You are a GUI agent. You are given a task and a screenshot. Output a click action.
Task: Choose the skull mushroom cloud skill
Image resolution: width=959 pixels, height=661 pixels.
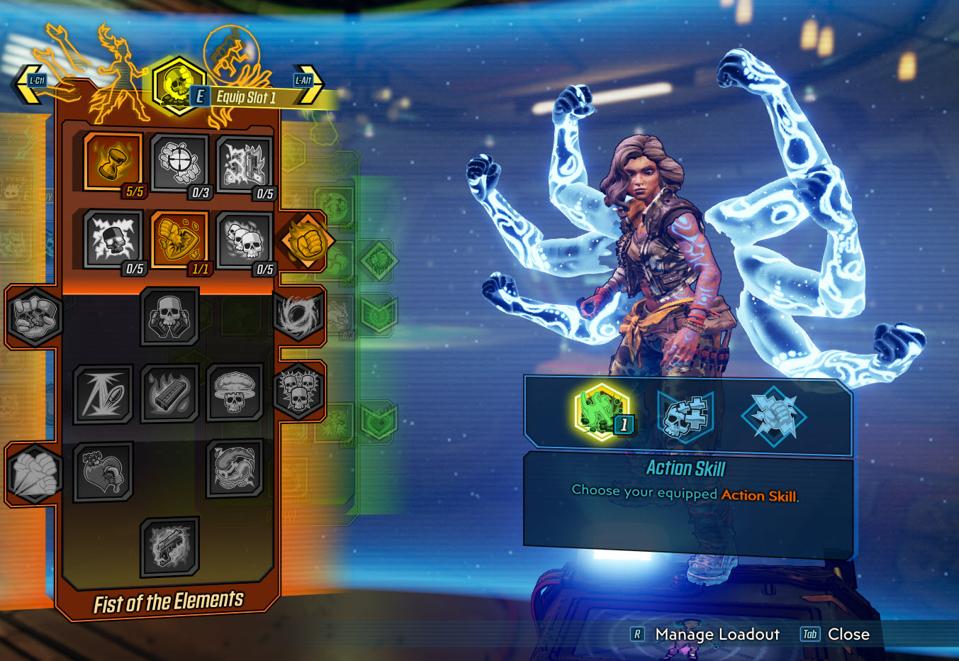[235, 392]
